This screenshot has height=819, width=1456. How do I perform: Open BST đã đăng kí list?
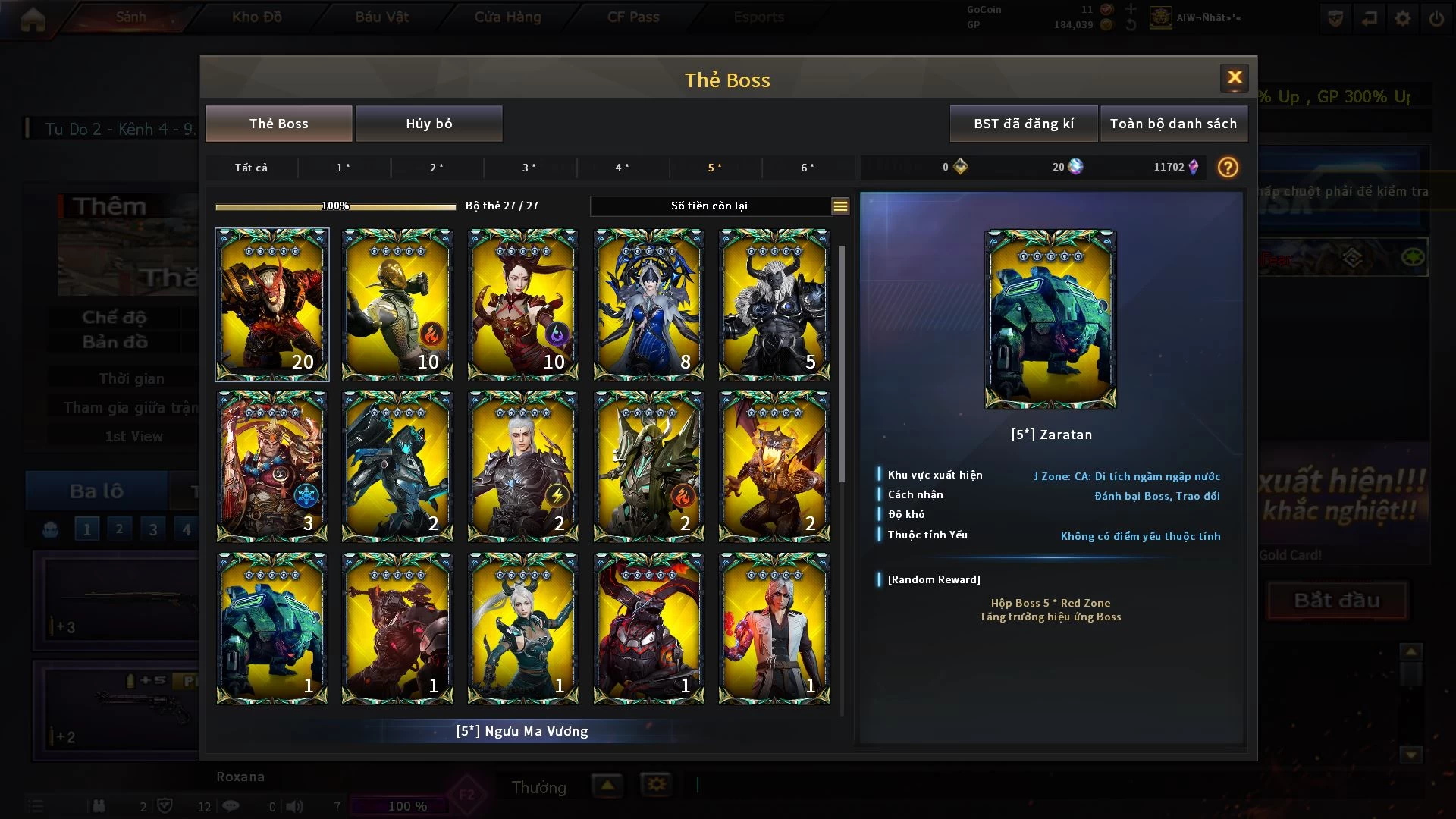click(1023, 124)
